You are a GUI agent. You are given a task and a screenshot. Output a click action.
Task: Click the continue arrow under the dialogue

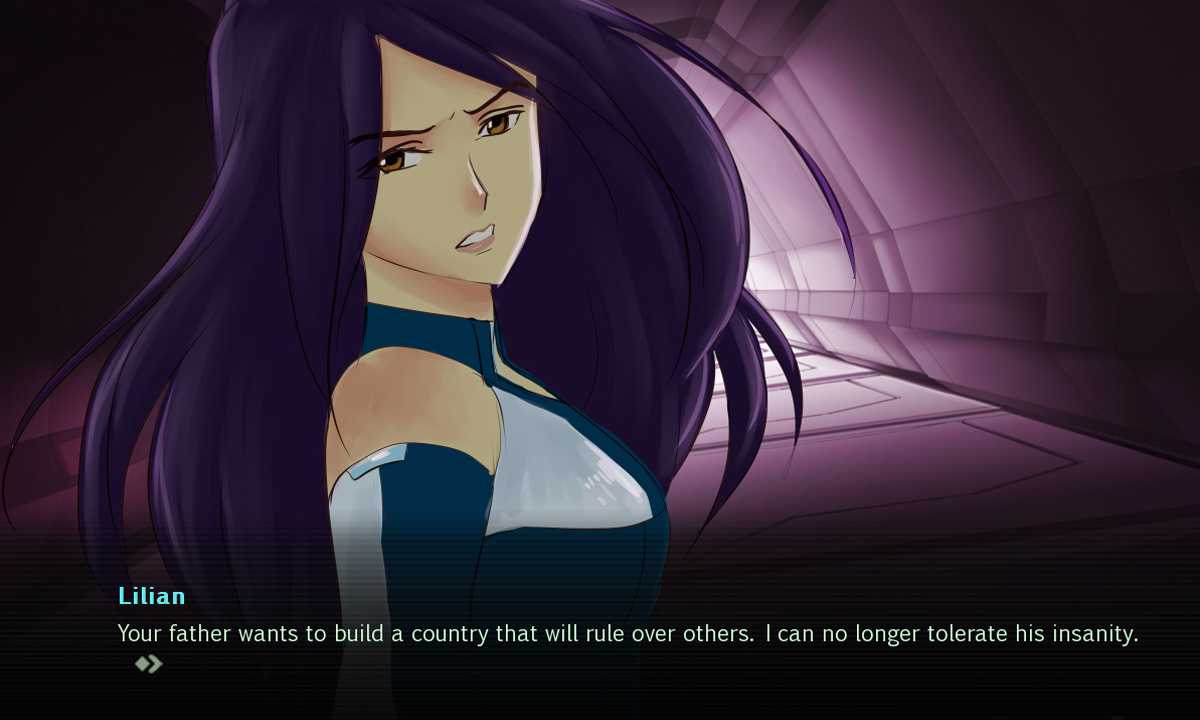[149, 664]
